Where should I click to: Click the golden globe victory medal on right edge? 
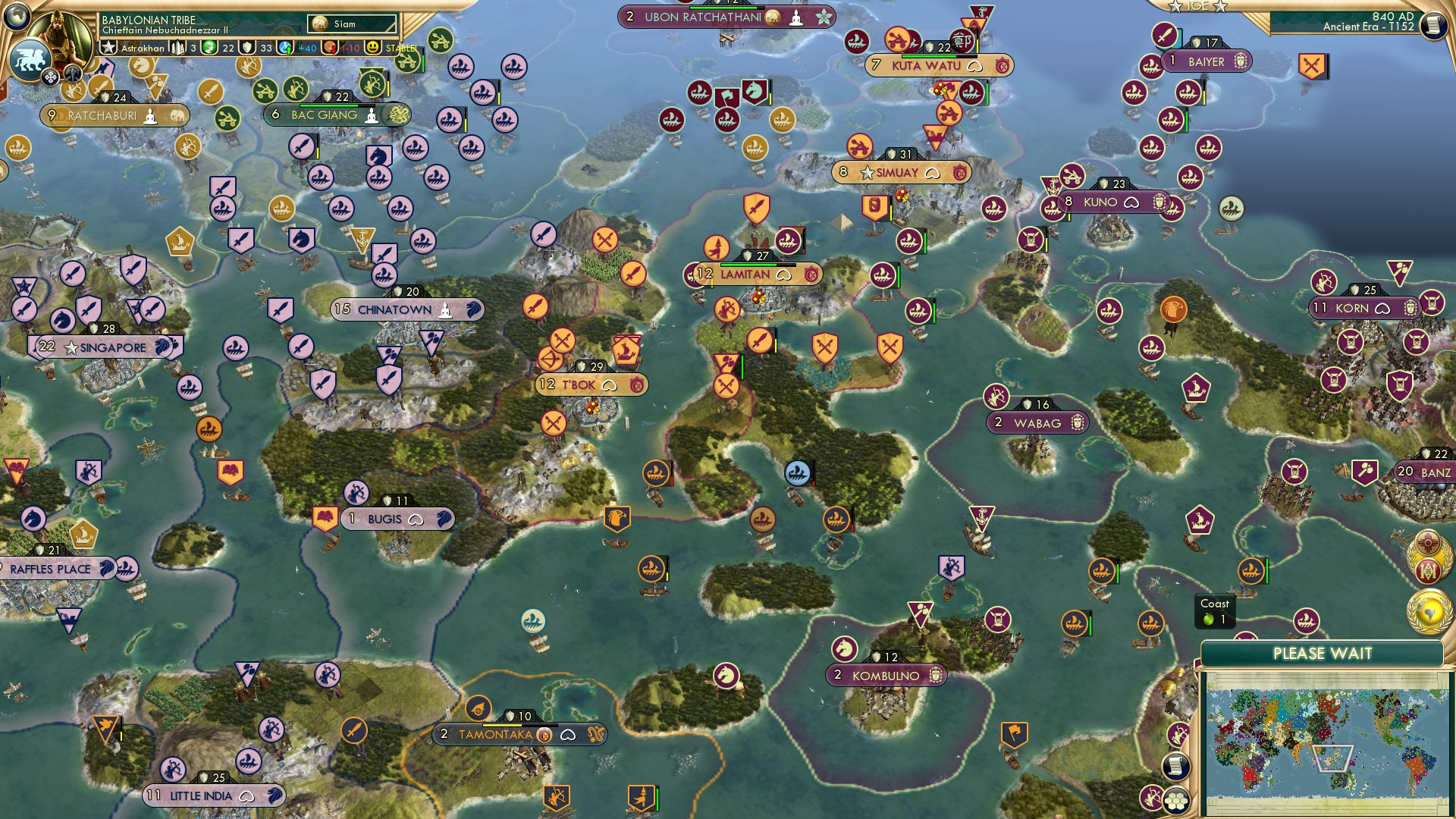1429,612
